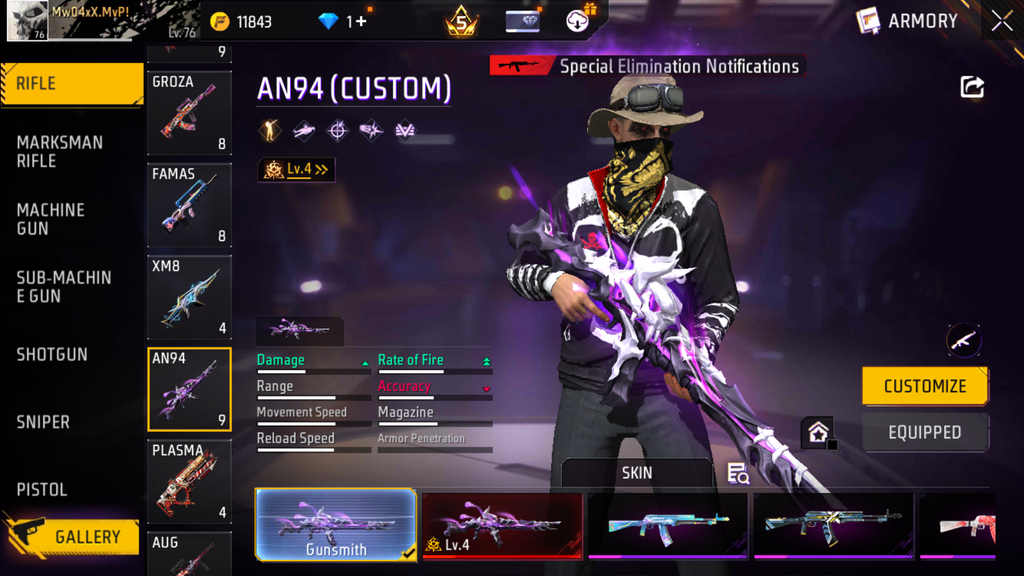
Task: Choose the Shotgun category
Action: click(x=52, y=355)
